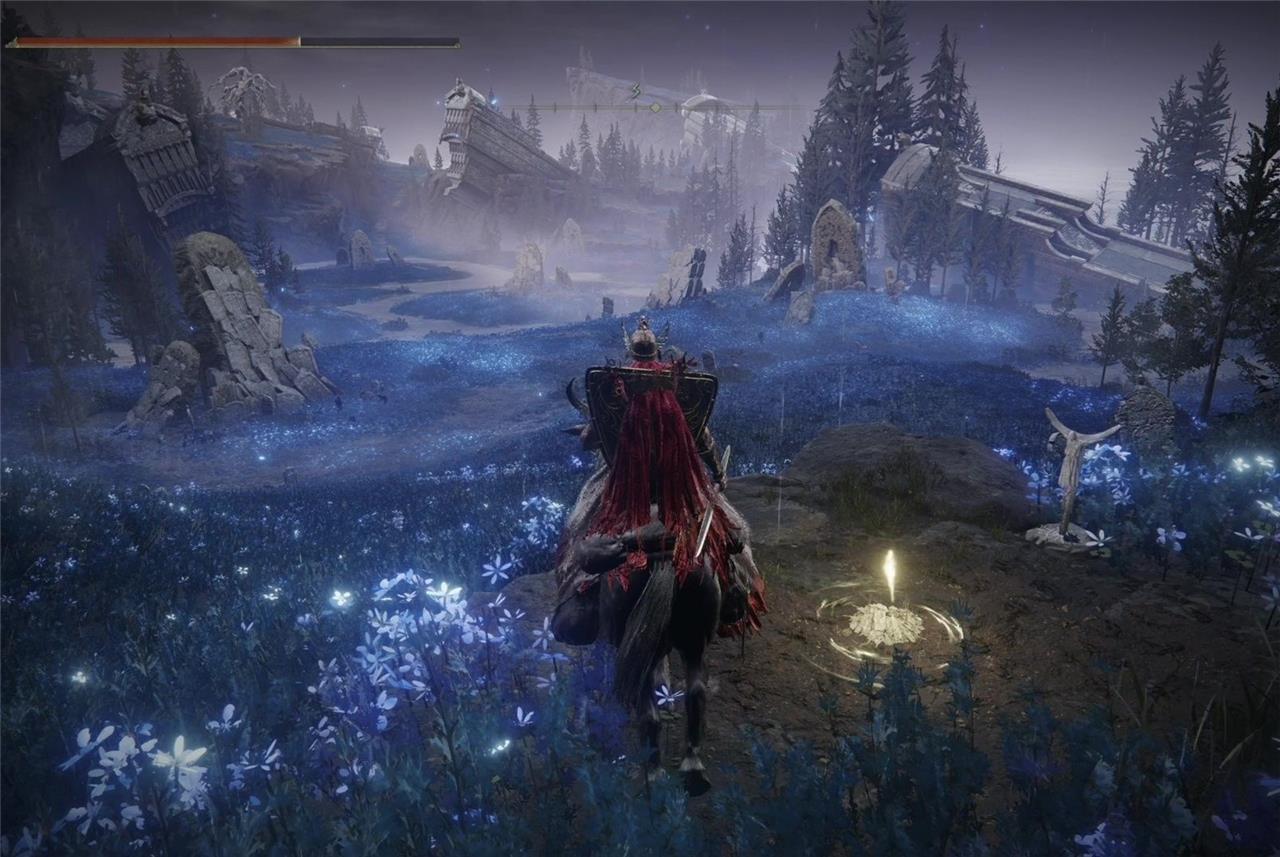The width and height of the screenshot is (1280, 857).
Task: Select the S direction marker on compass
Action: 634,93
